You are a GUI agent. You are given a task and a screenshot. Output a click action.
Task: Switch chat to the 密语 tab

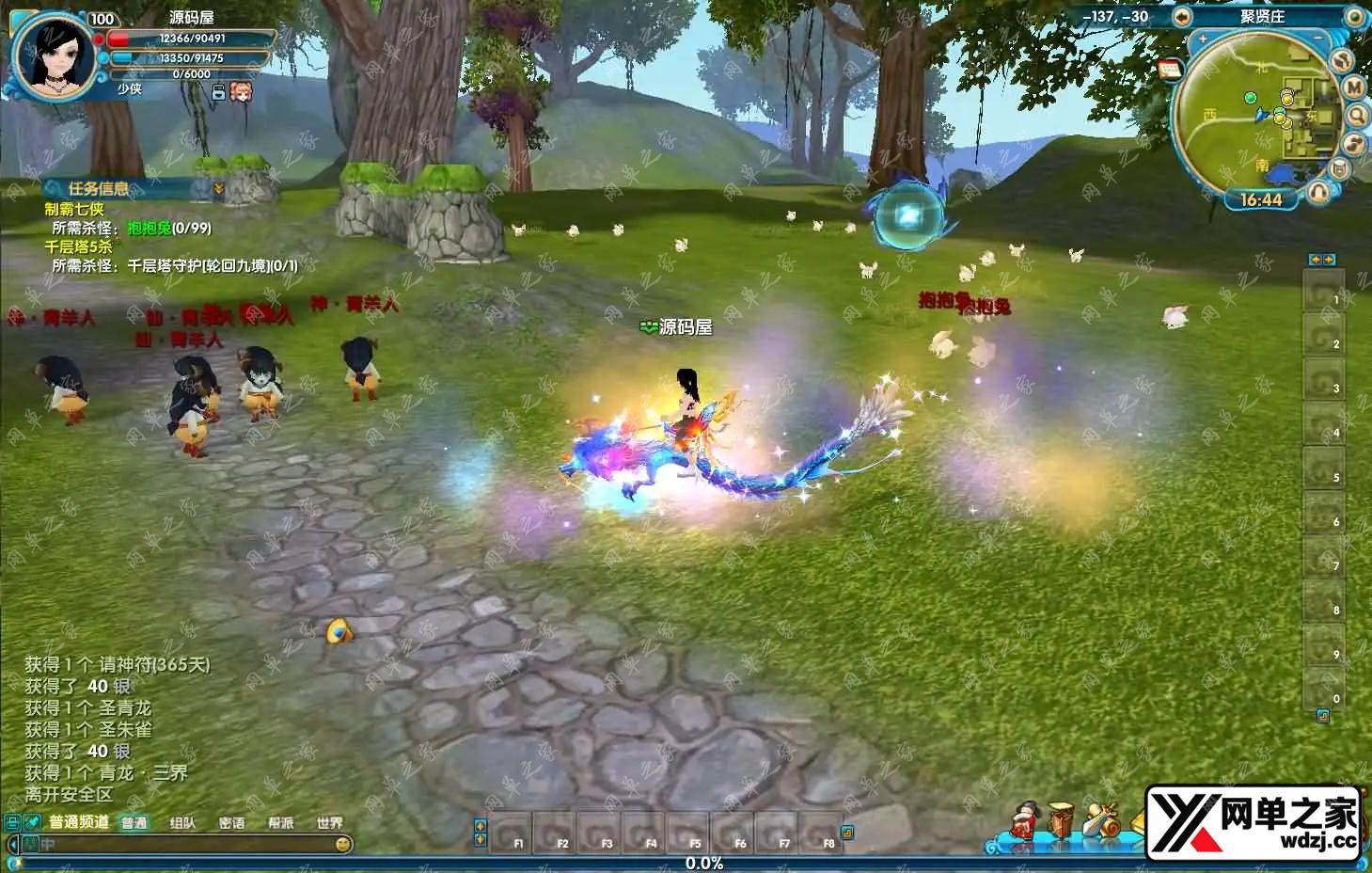pos(231,823)
